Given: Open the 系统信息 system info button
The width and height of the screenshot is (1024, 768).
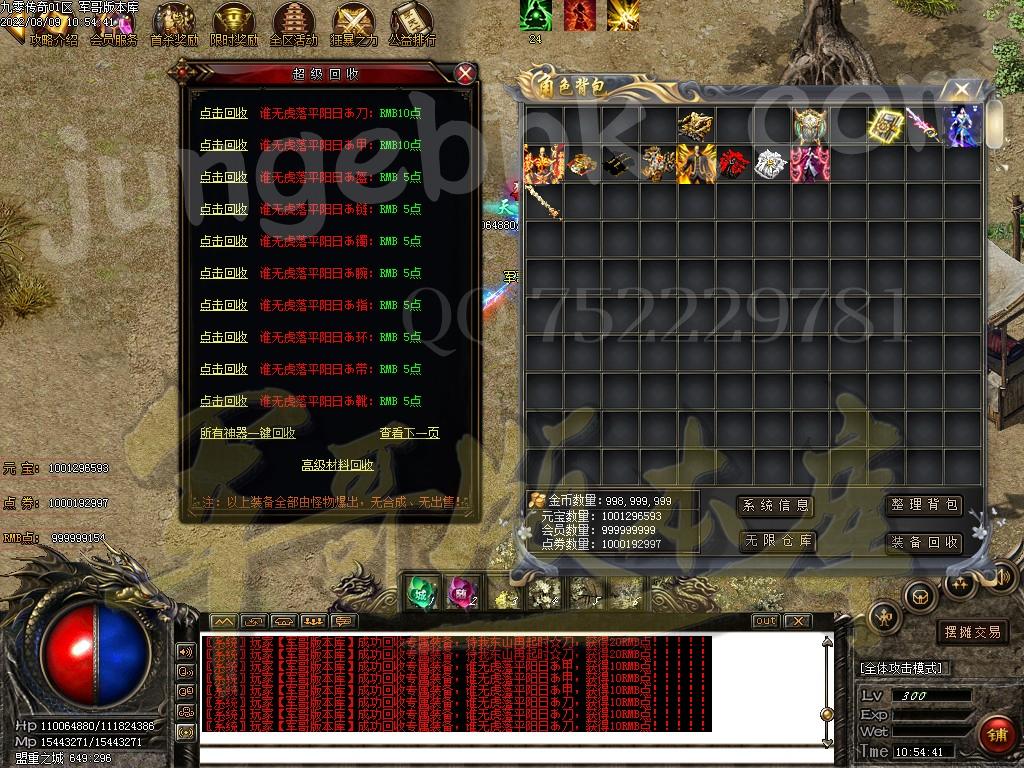Looking at the screenshot, I should pos(775,506).
